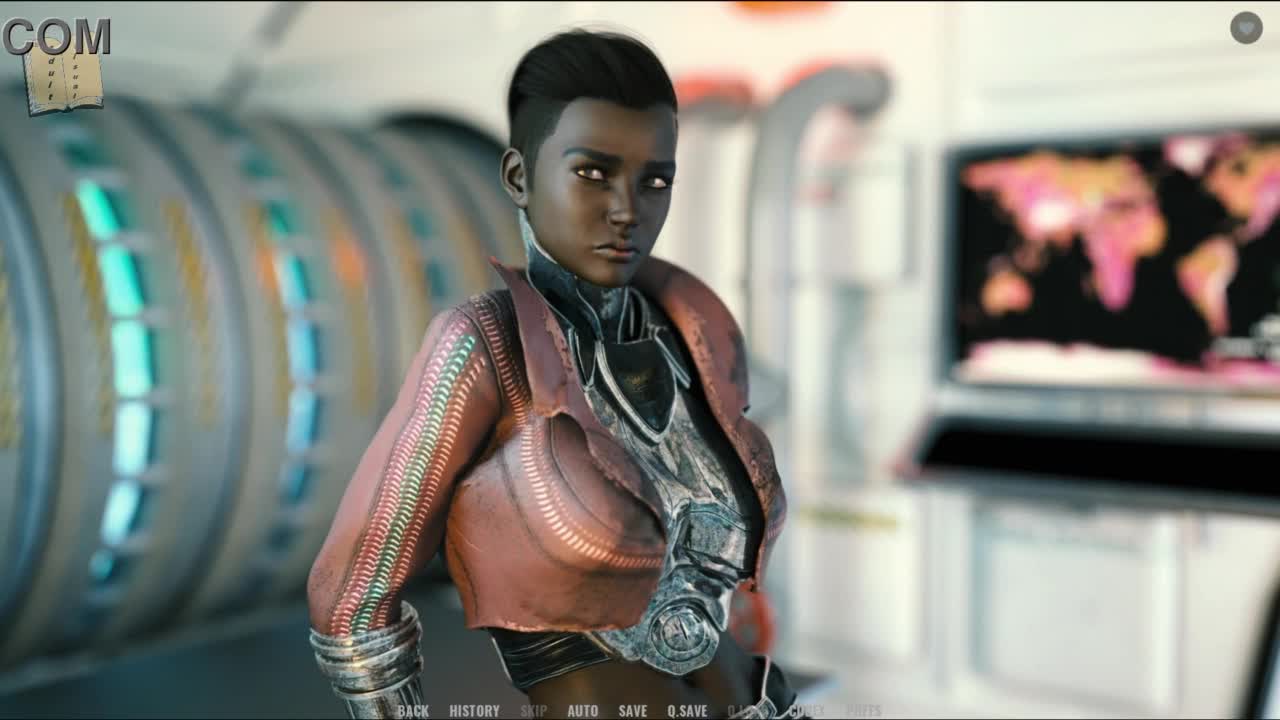1280x720 pixels.
Task: Activate Skip in the quick menu
Action: coord(533,711)
